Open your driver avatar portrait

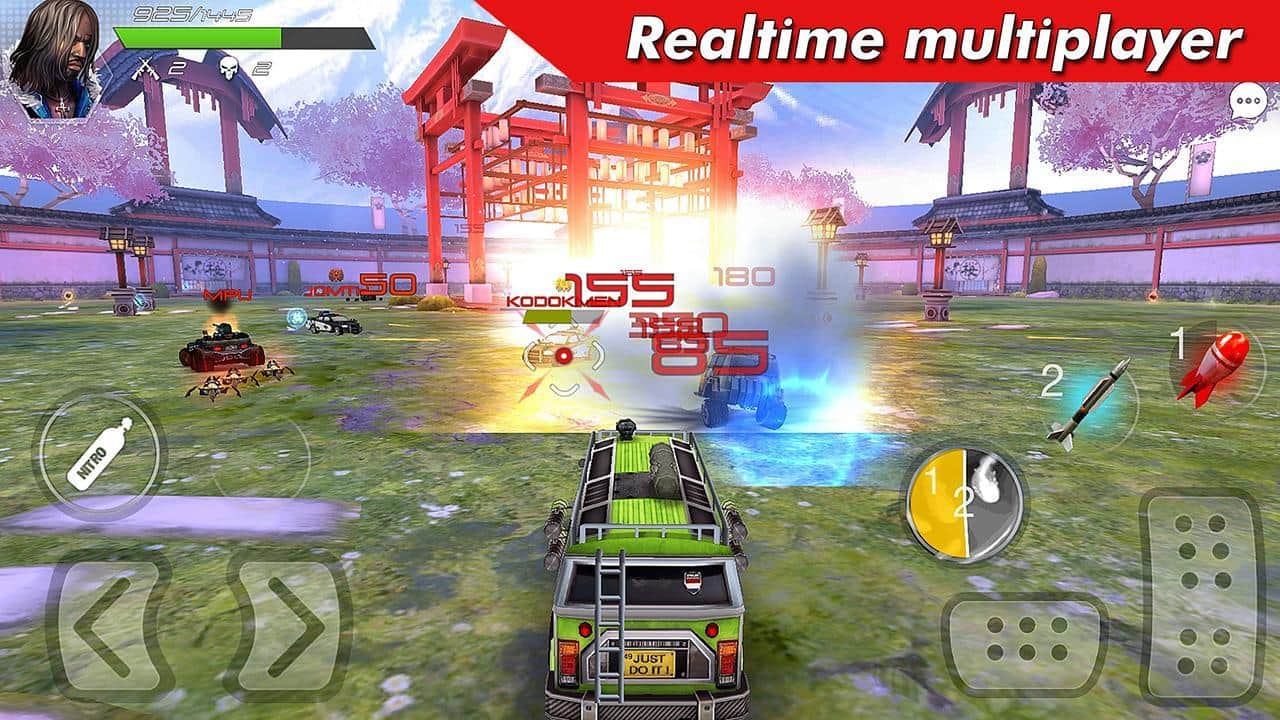(x=57, y=55)
